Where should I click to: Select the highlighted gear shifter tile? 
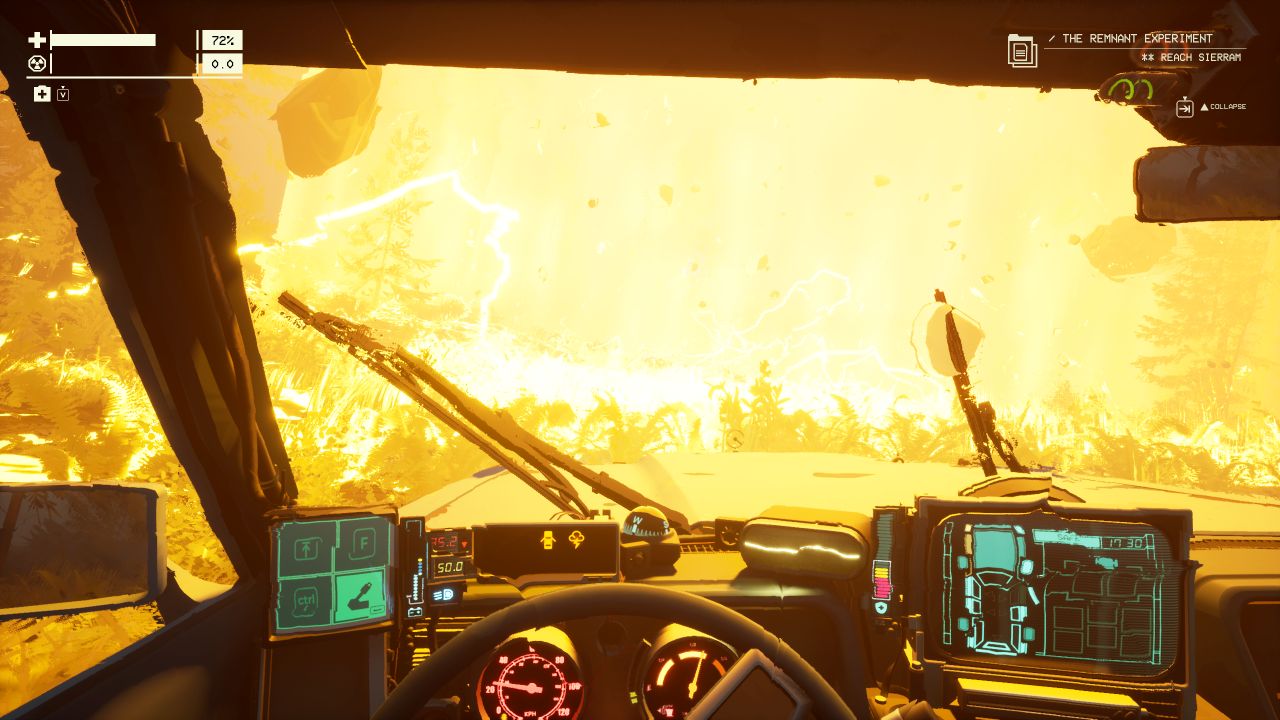[361, 598]
